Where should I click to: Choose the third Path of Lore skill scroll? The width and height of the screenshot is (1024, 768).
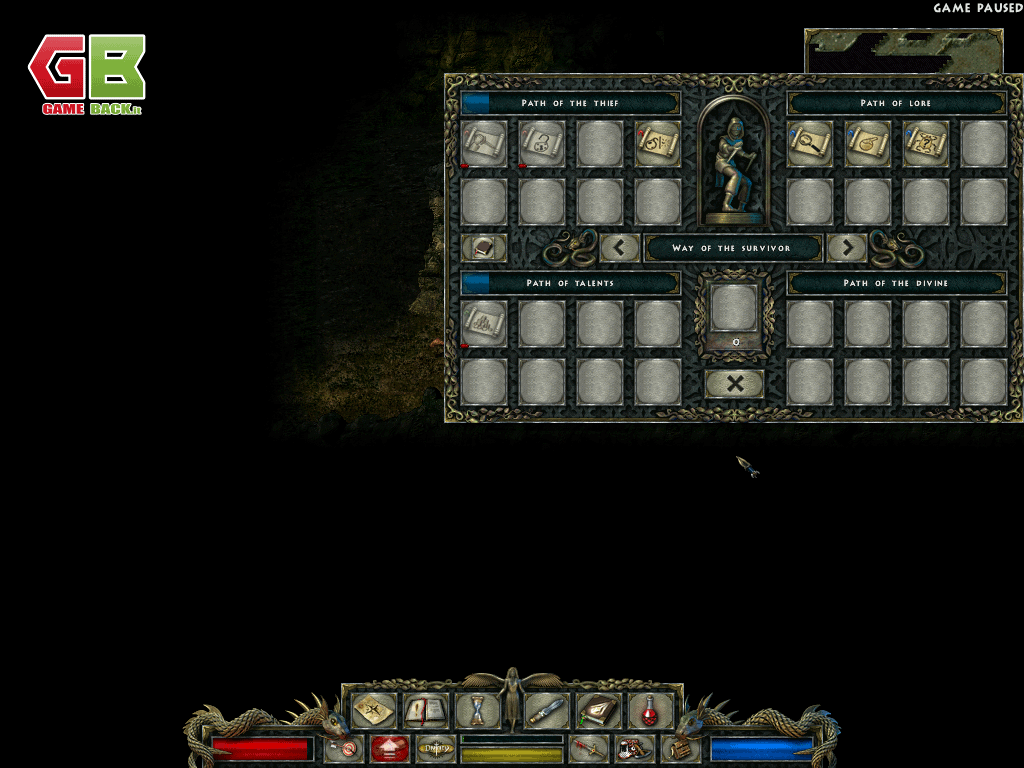(x=926, y=144)
